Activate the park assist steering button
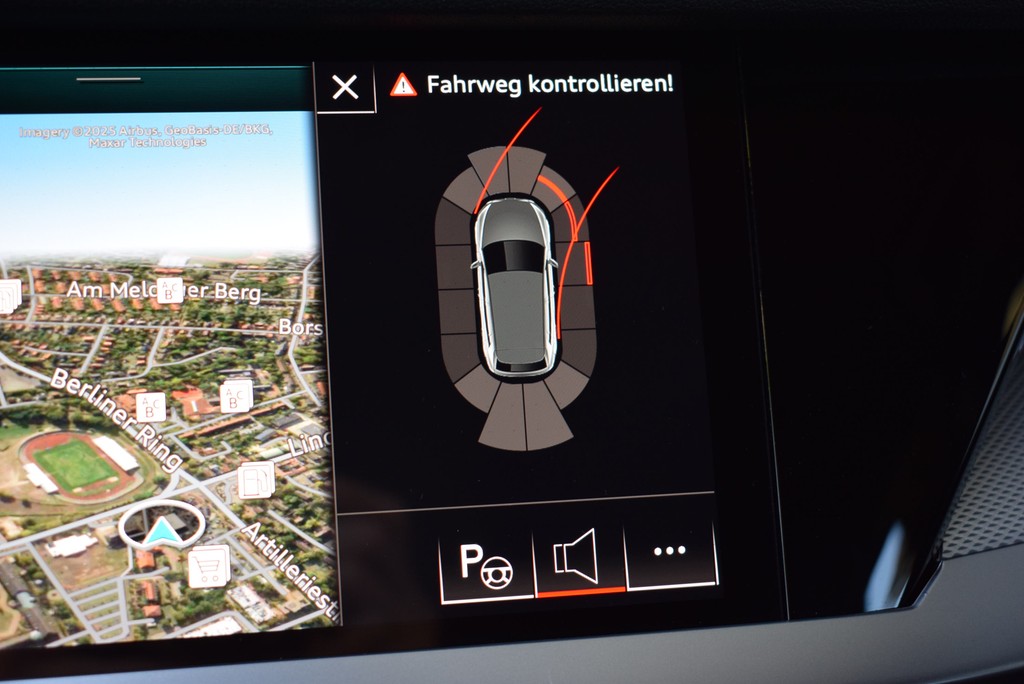The height and width of the screenshot is (684, 1024). click(x=486, y=565)
